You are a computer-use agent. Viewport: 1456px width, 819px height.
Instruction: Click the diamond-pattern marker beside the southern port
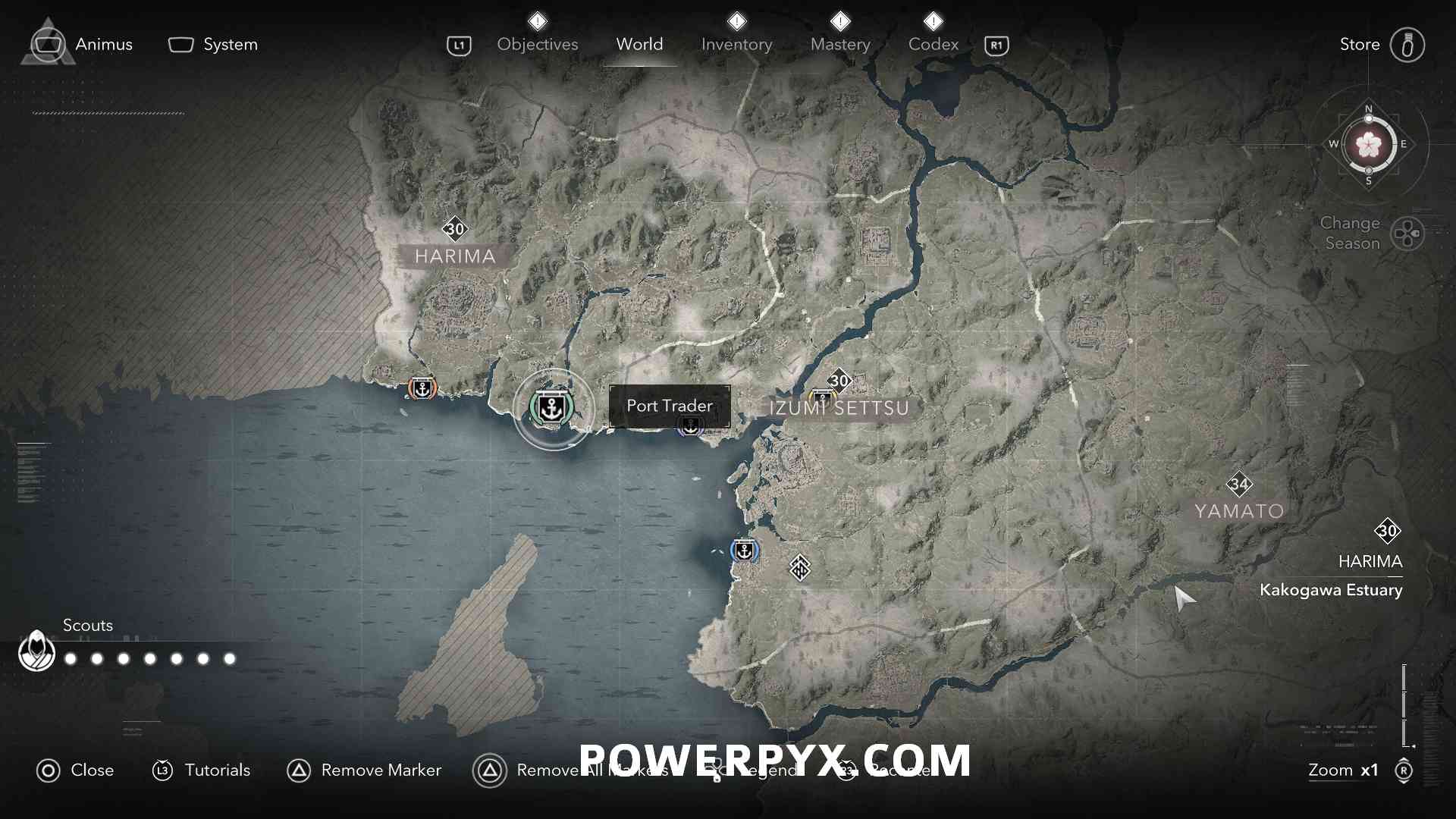pos(800,567)
